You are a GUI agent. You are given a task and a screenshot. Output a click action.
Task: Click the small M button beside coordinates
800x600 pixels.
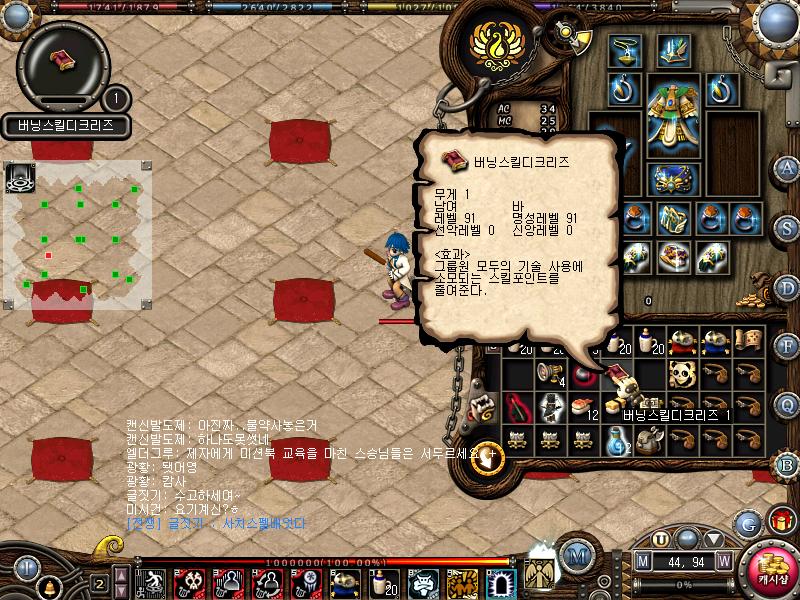(x=643, y=562)
